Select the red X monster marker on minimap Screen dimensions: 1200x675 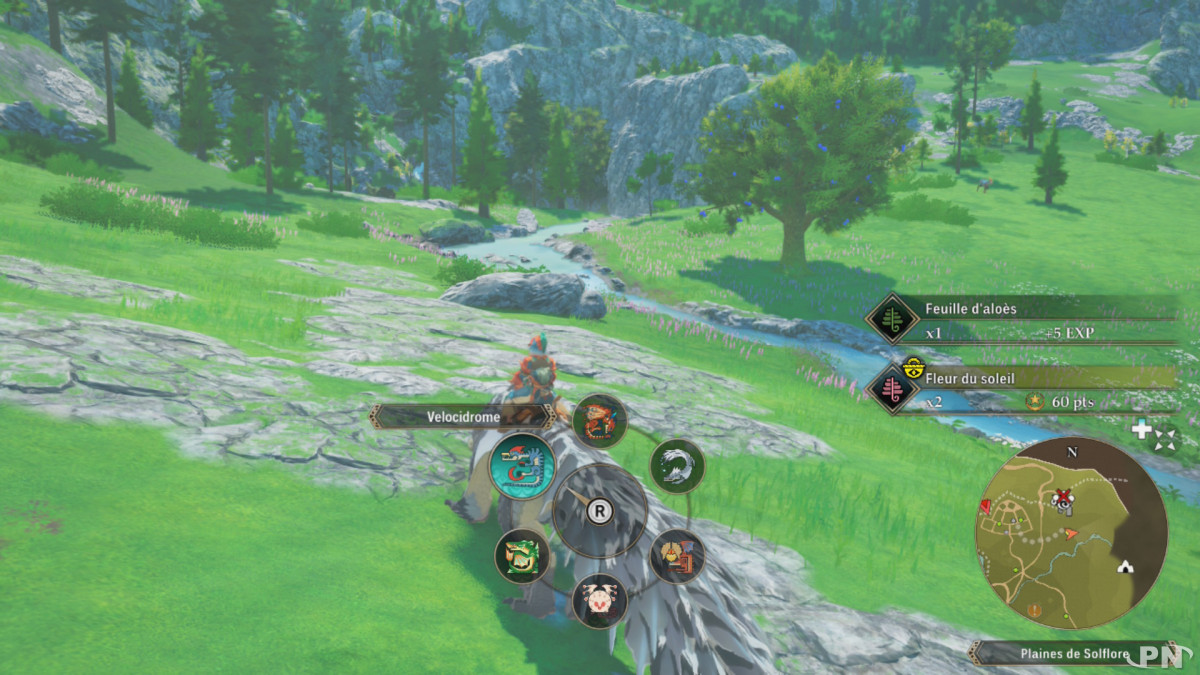[x=1061, y=497]
